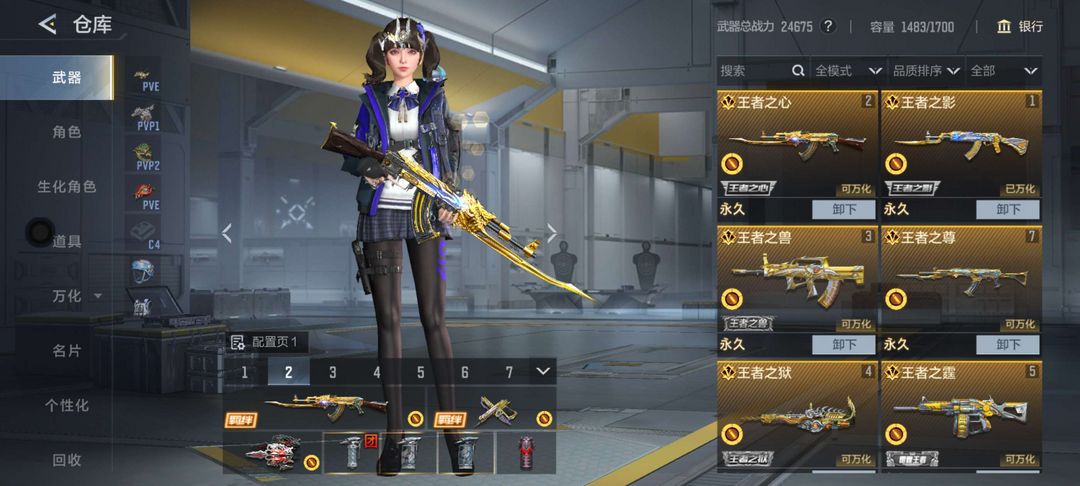1080x486 pixels.
Task: Expand the loadout page number list
Action: (543, 371)
